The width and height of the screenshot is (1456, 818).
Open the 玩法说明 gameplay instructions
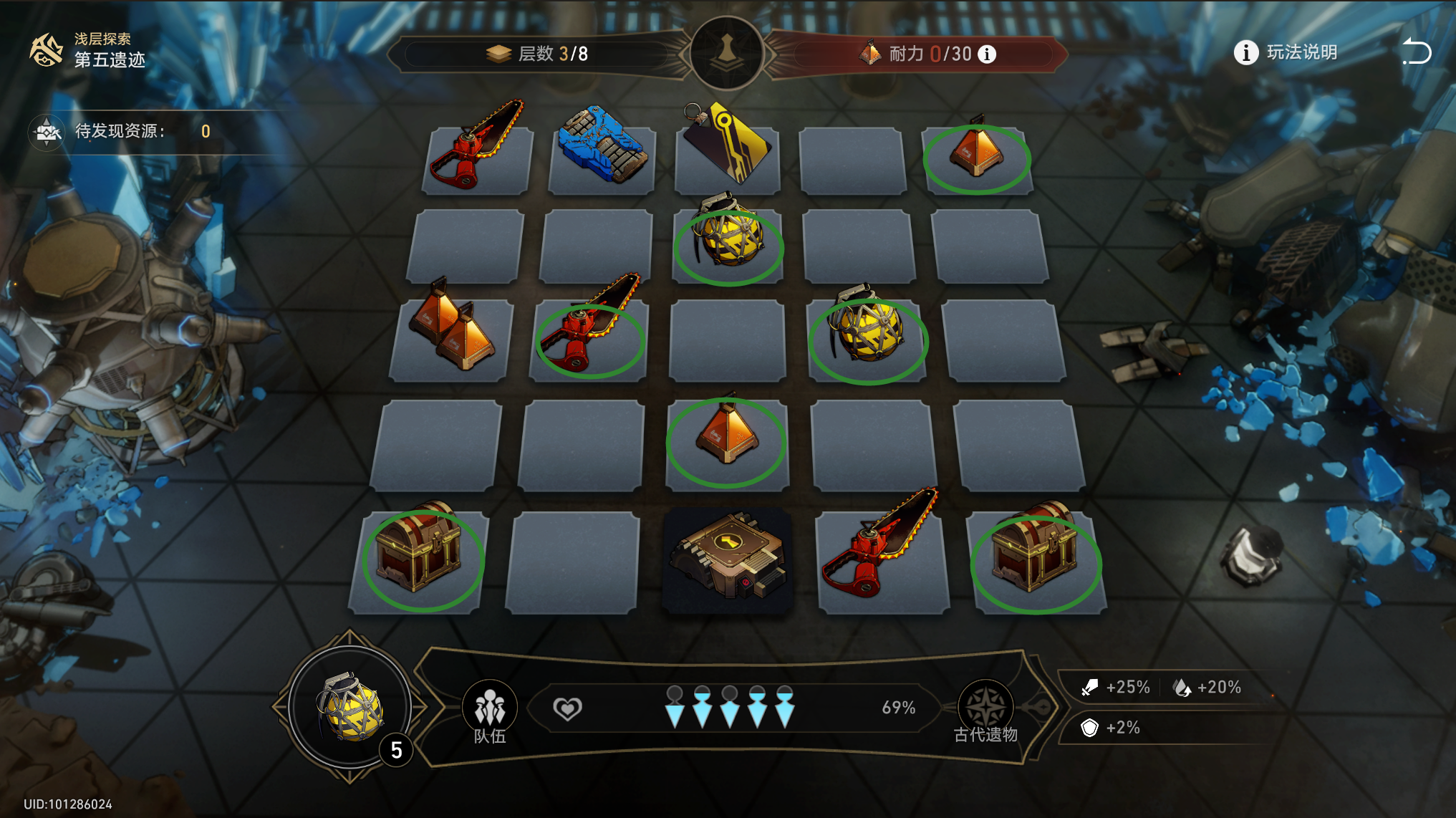point(1286,52)
